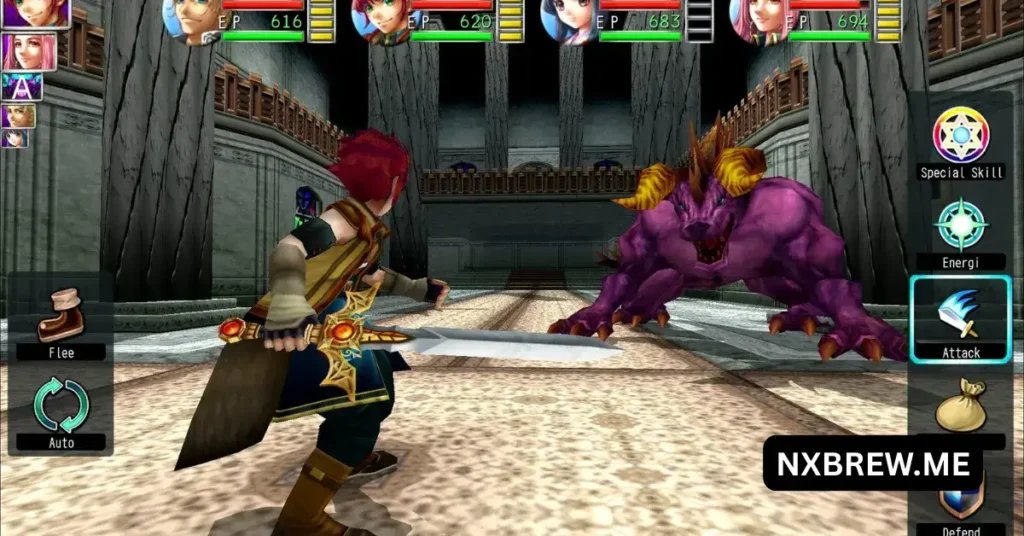Select the party member with EP 683
The image size is (1024, 536).
(x=568, y=20)
